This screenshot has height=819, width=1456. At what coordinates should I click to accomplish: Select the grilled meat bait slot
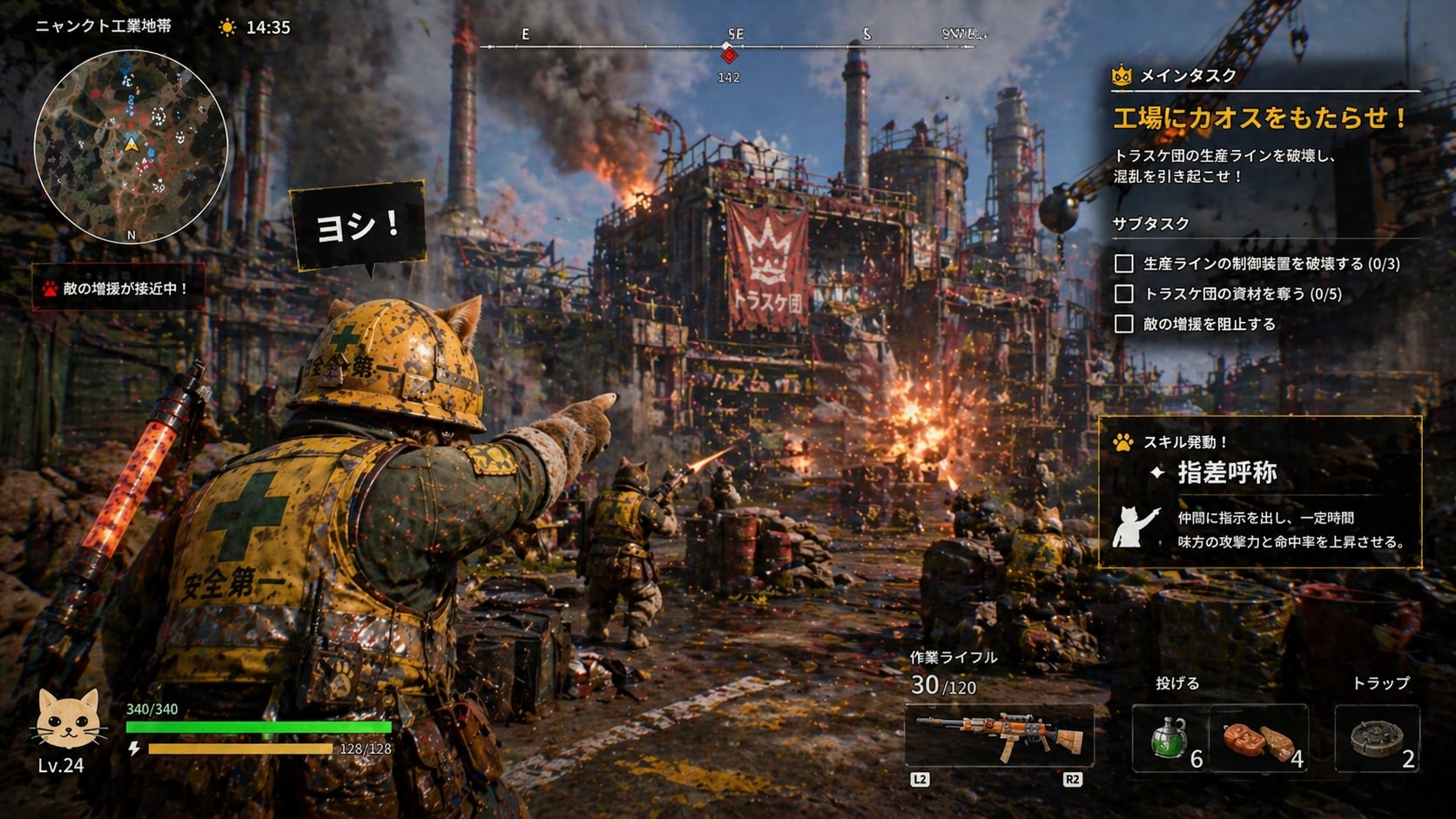click(x=1259, y=740)
